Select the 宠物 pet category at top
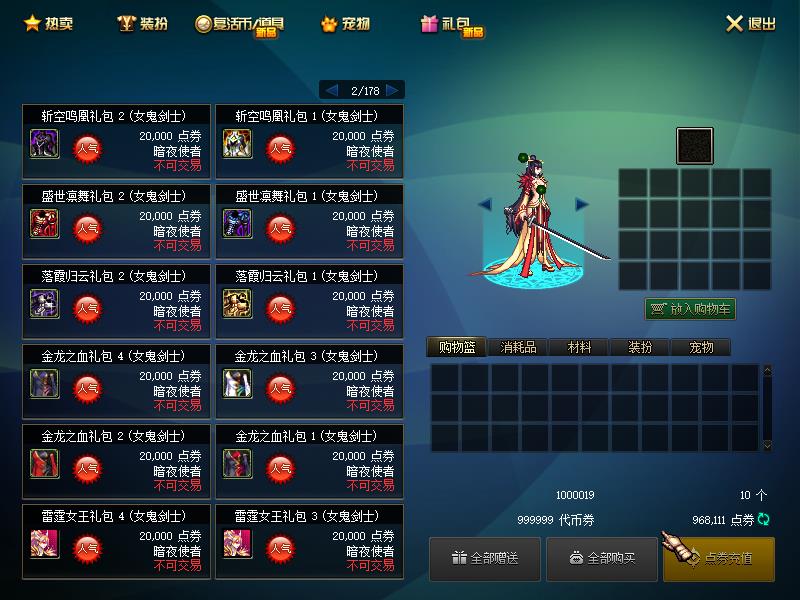 [x=345, y=23]
